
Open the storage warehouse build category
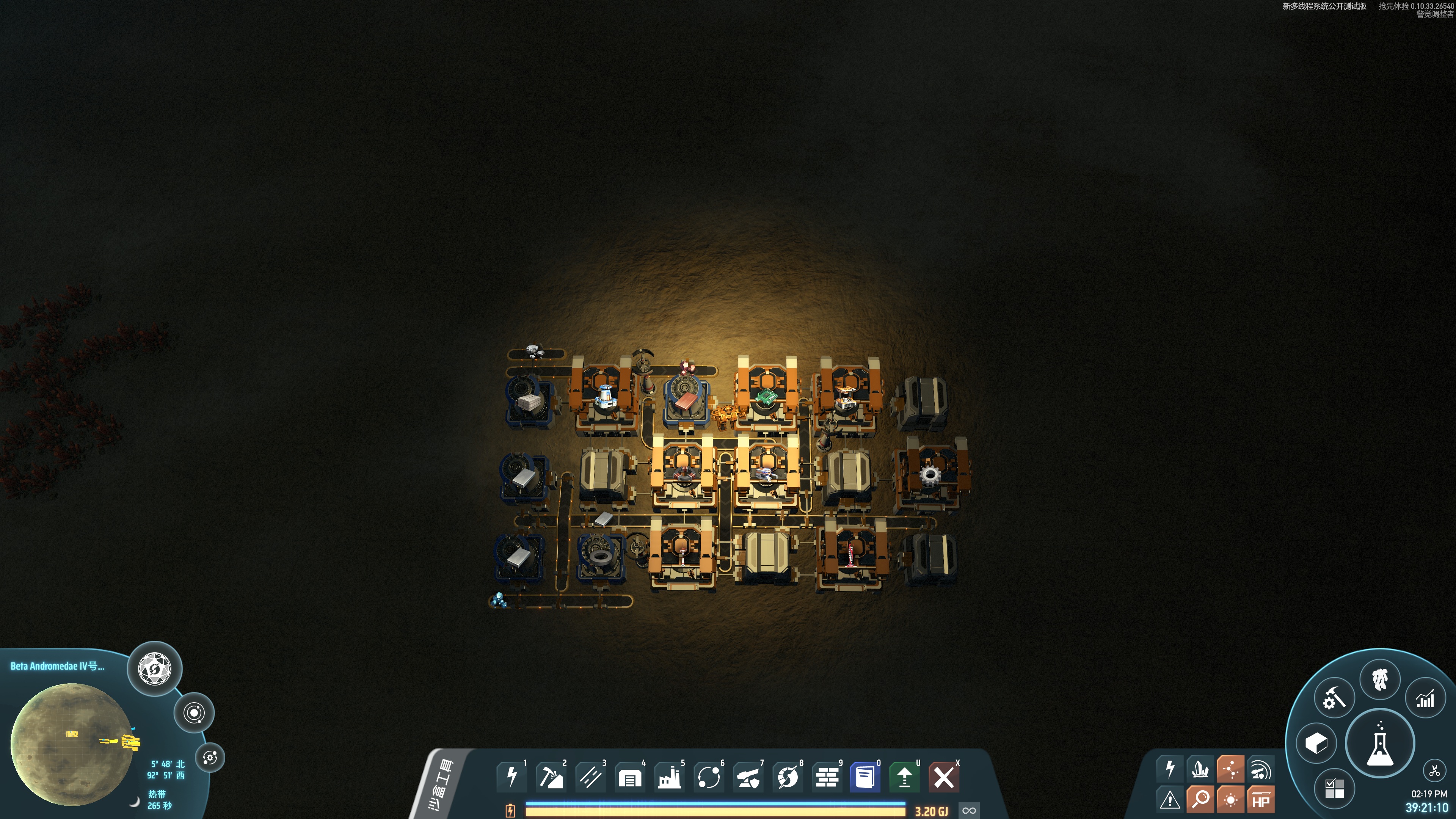(x=630, y=777)
